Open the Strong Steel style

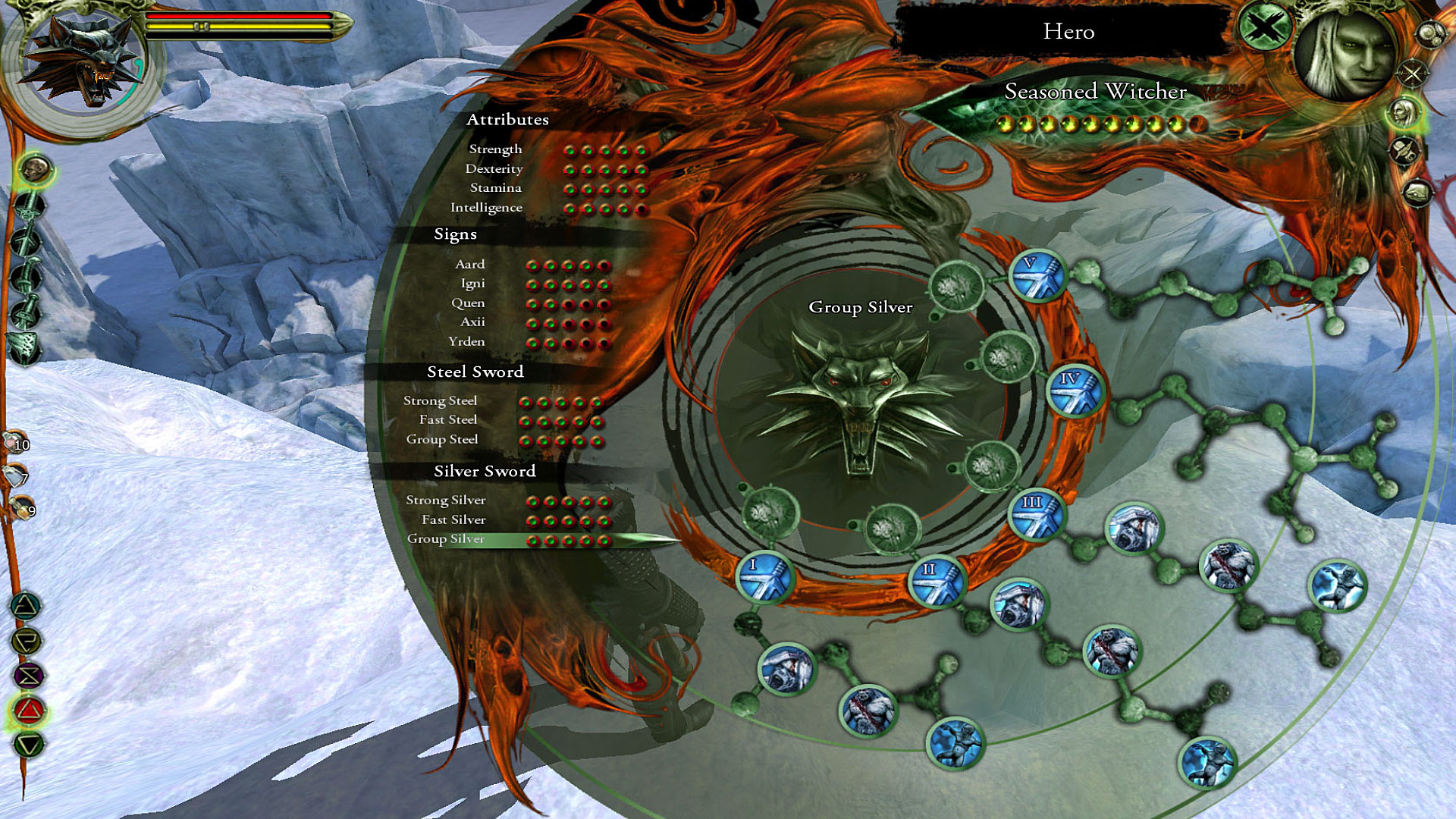[440, 401]
